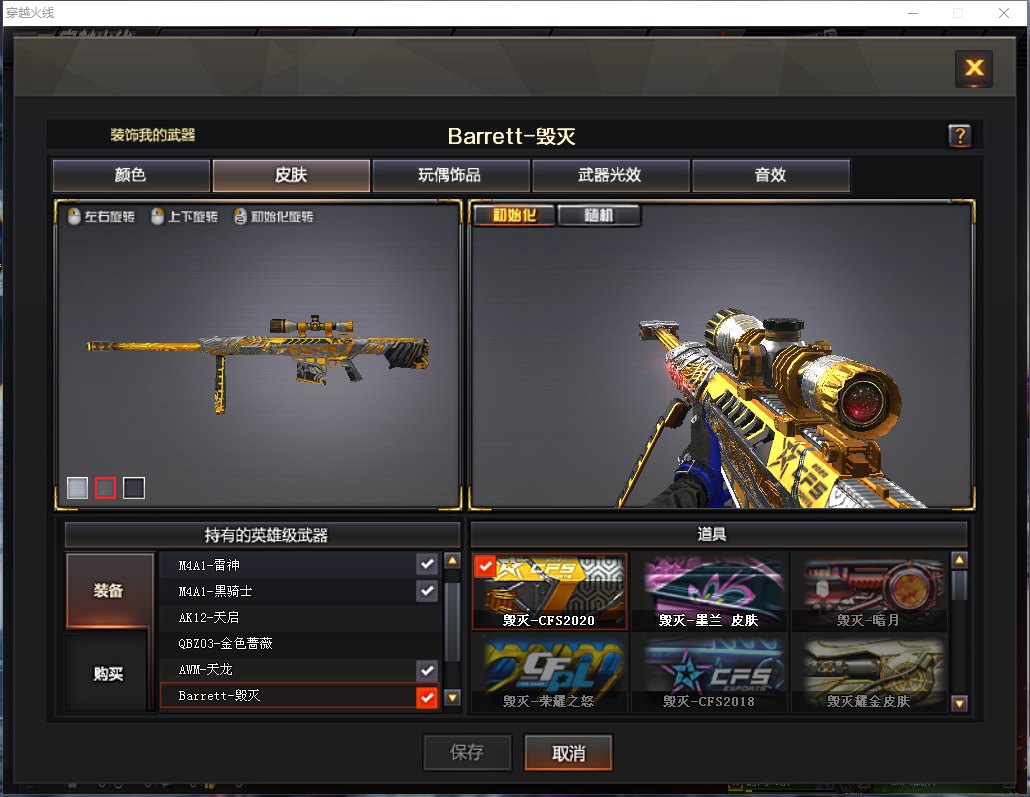Choose the red-outlined background swatch
Image resolution: width=1030 pixels, height=797 pixels.
[105, 488]
